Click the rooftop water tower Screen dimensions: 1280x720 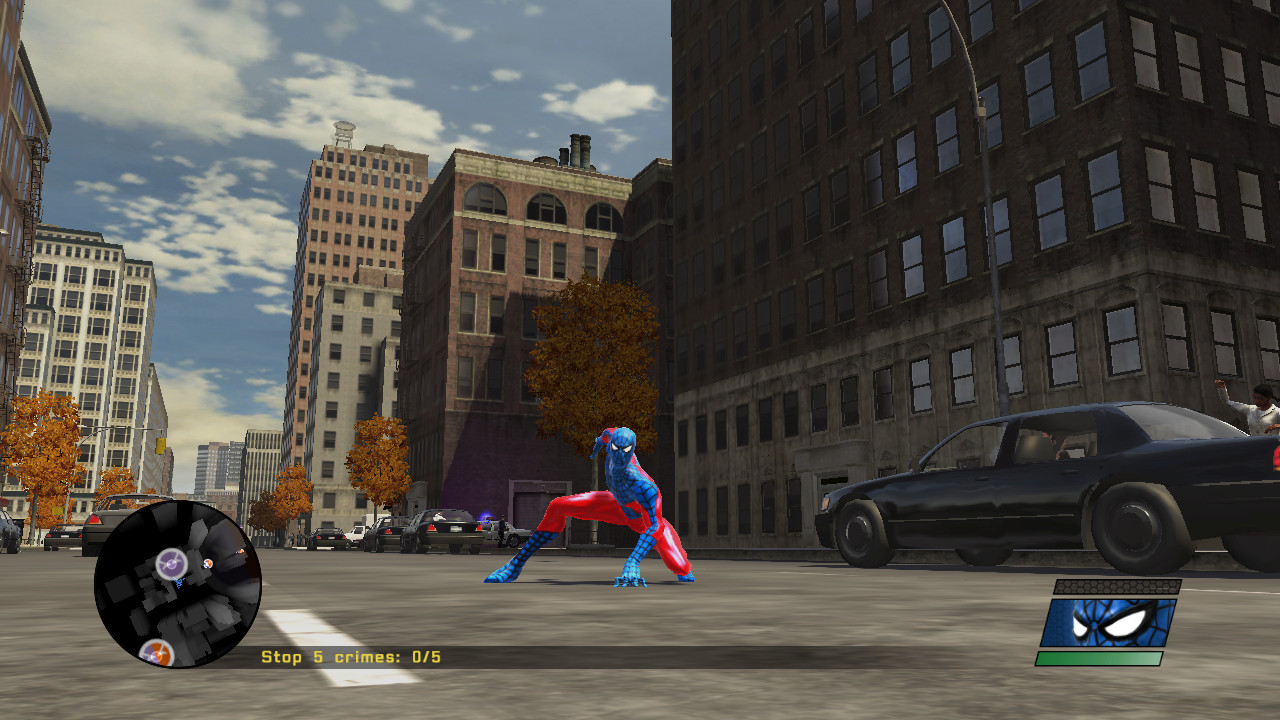(342, 130)
